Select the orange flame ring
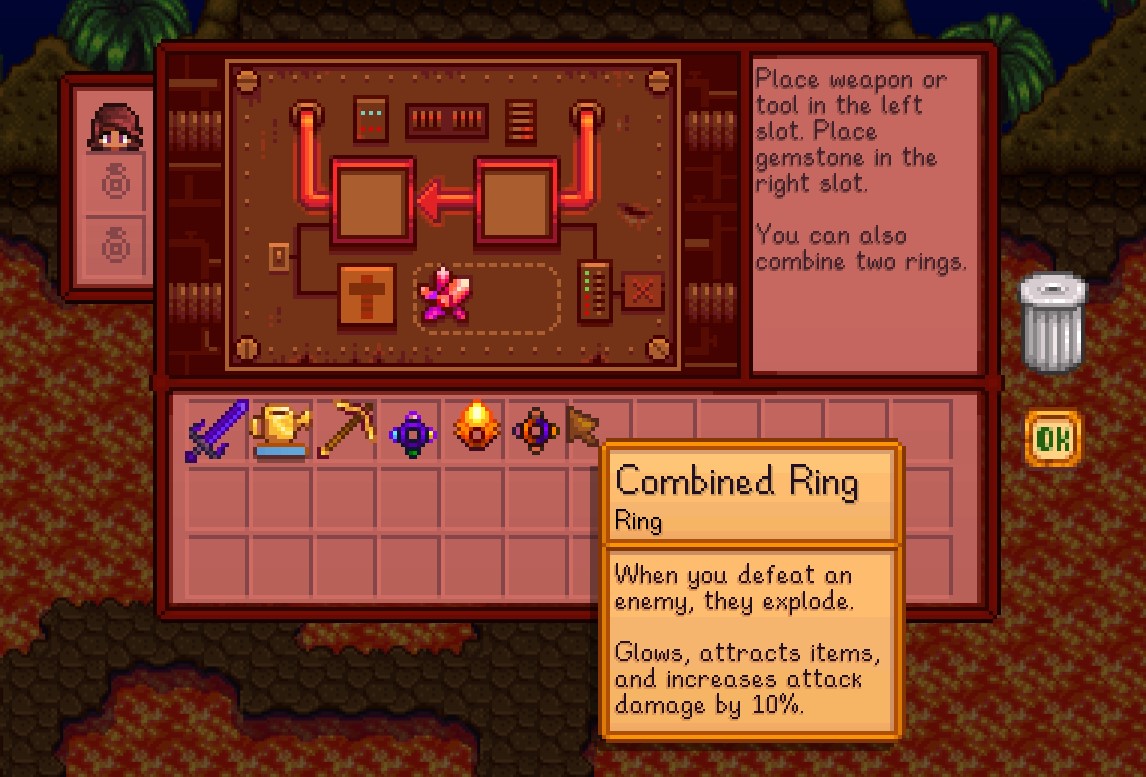The width and height of the screenshot is (1146, 777). coord(474,430)
